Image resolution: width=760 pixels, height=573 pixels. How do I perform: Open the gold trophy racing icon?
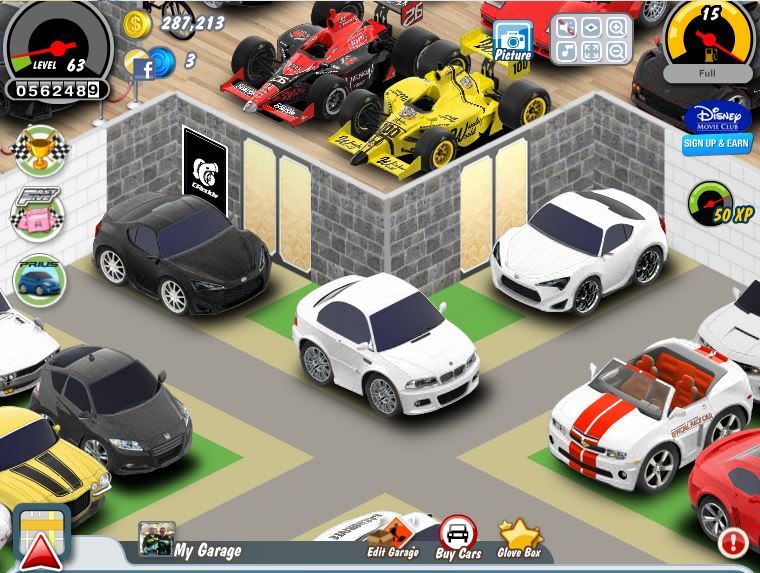38,150
